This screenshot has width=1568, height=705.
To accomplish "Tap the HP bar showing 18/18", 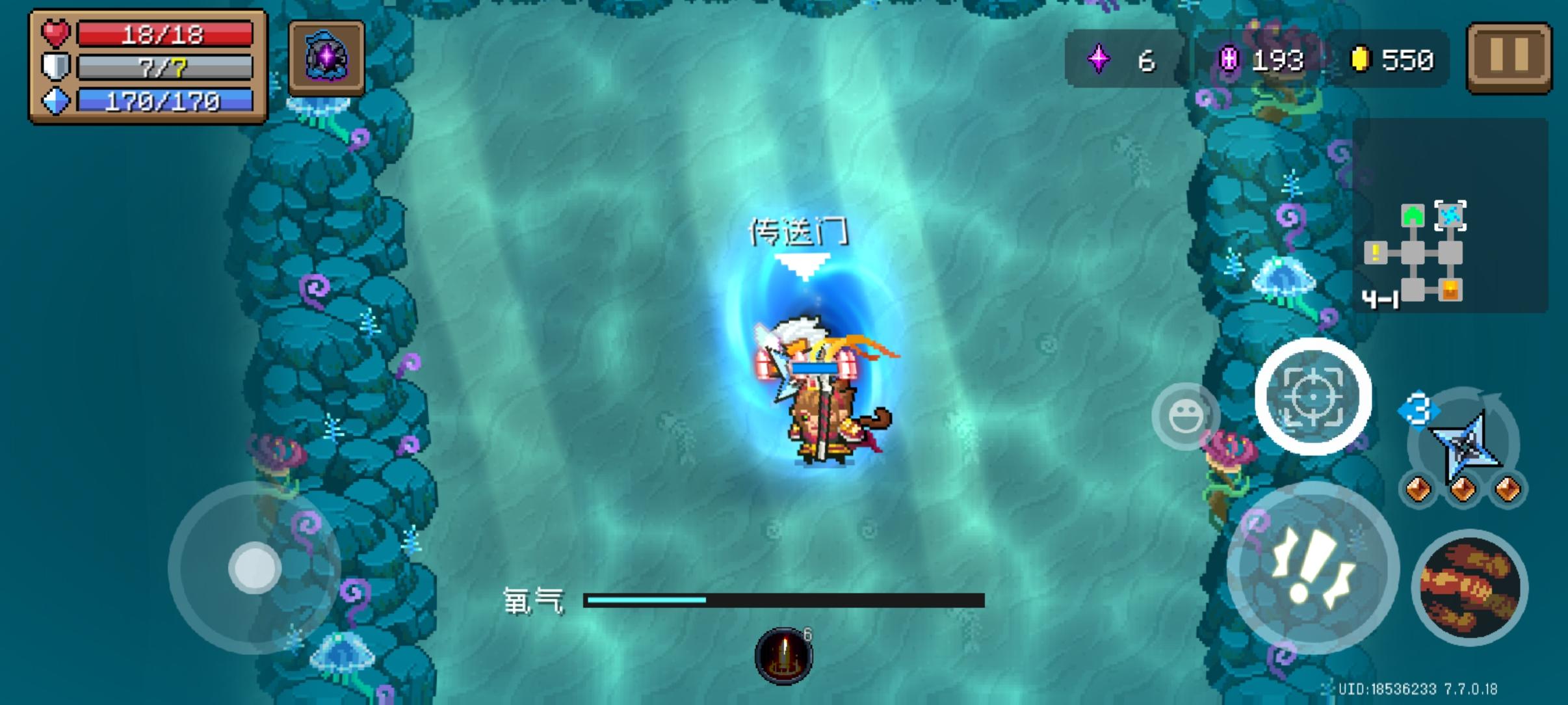I will pos(164,34).
